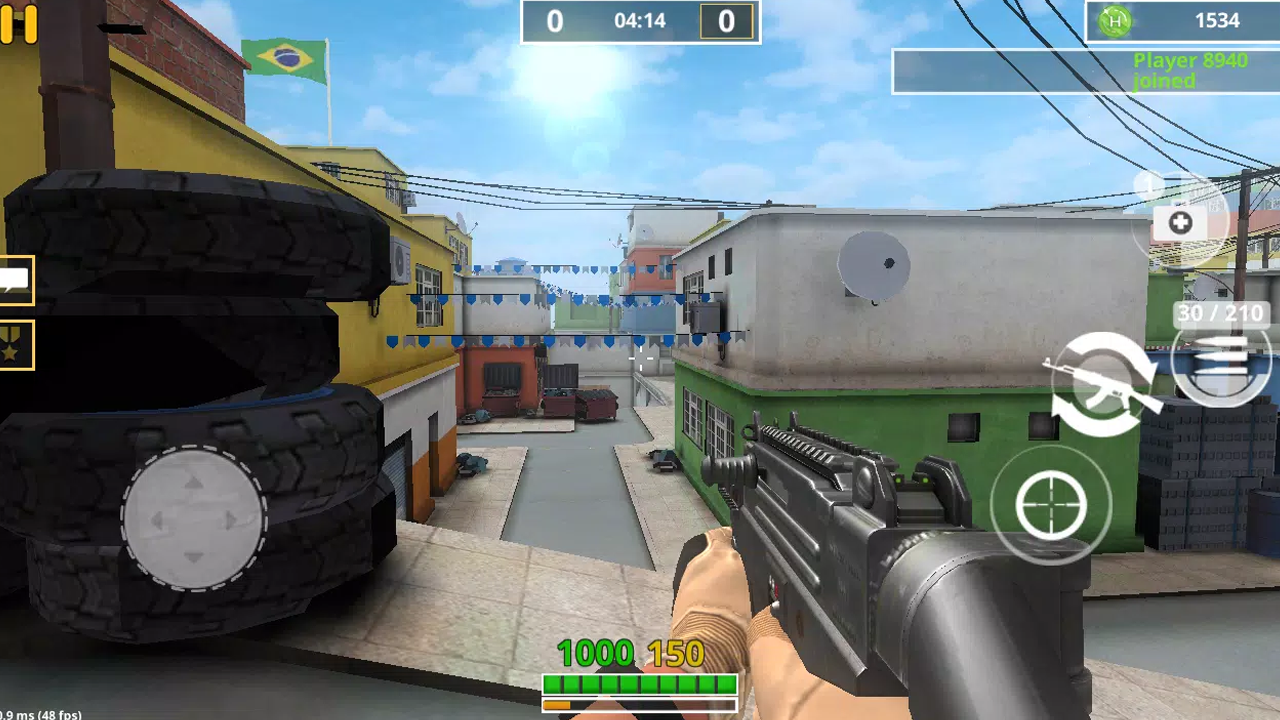Screen dimensions: 1280x720
Task: Use the medkit health pack icon
Action: [x=1179, y=223]
